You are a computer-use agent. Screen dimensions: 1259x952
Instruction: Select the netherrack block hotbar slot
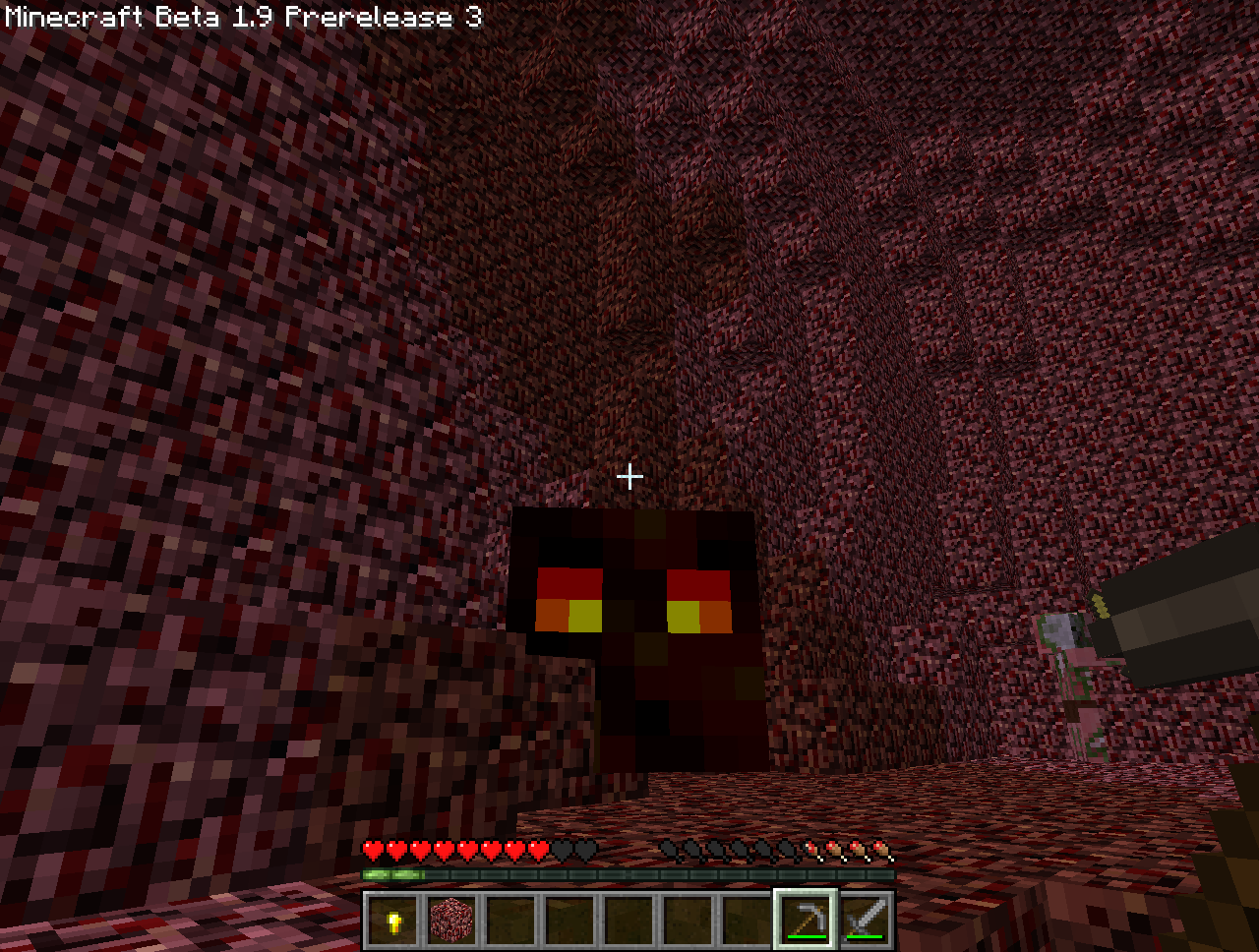click(452, 922)
